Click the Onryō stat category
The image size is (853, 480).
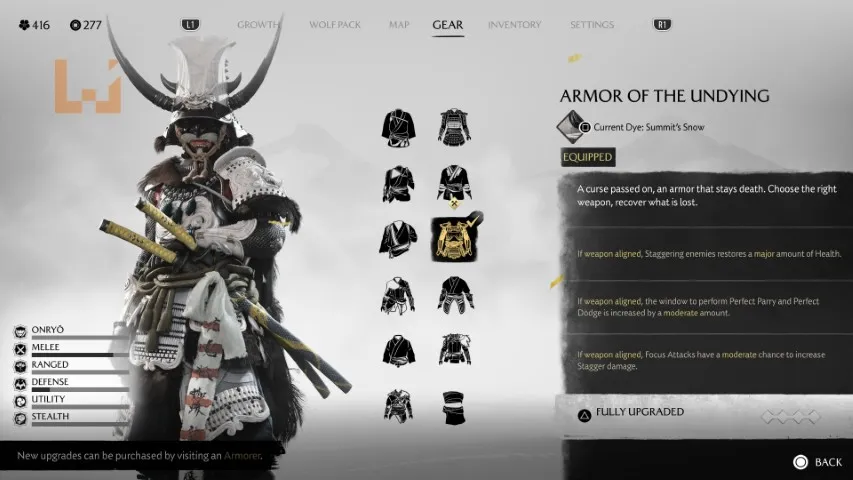point(50,331)
